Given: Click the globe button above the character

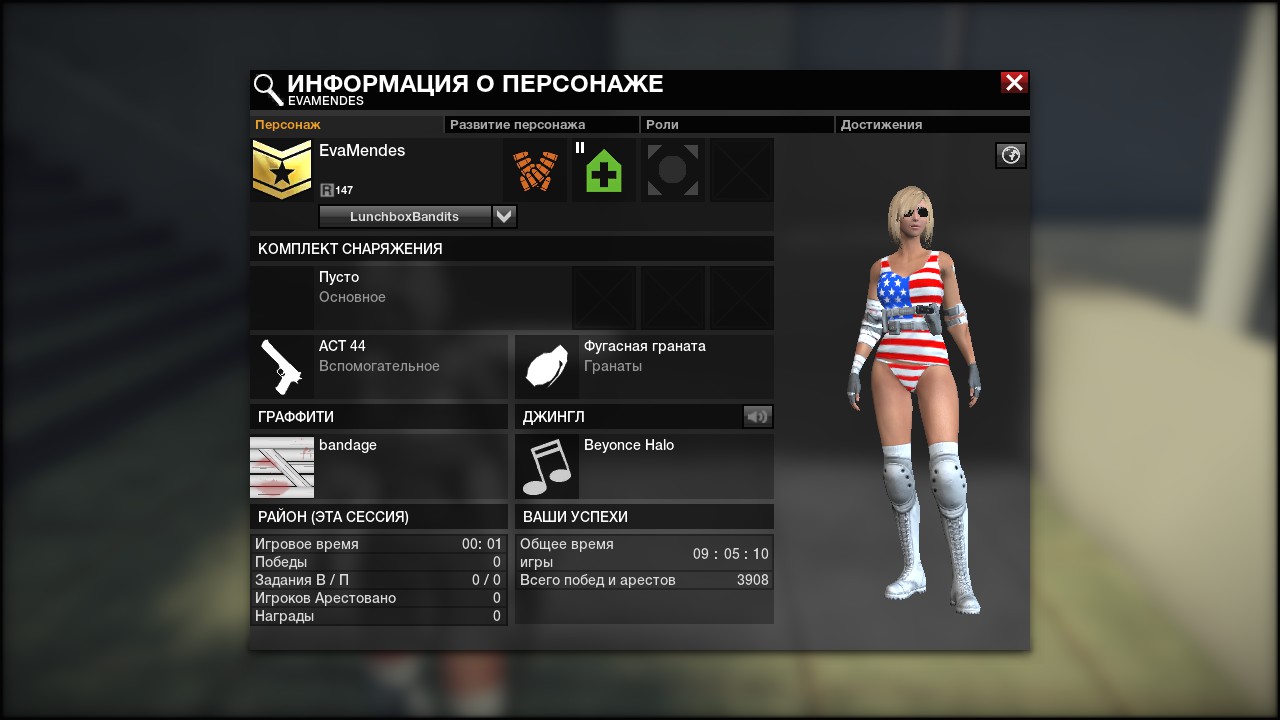Looking at the screenshot, I should [1011, 156].
